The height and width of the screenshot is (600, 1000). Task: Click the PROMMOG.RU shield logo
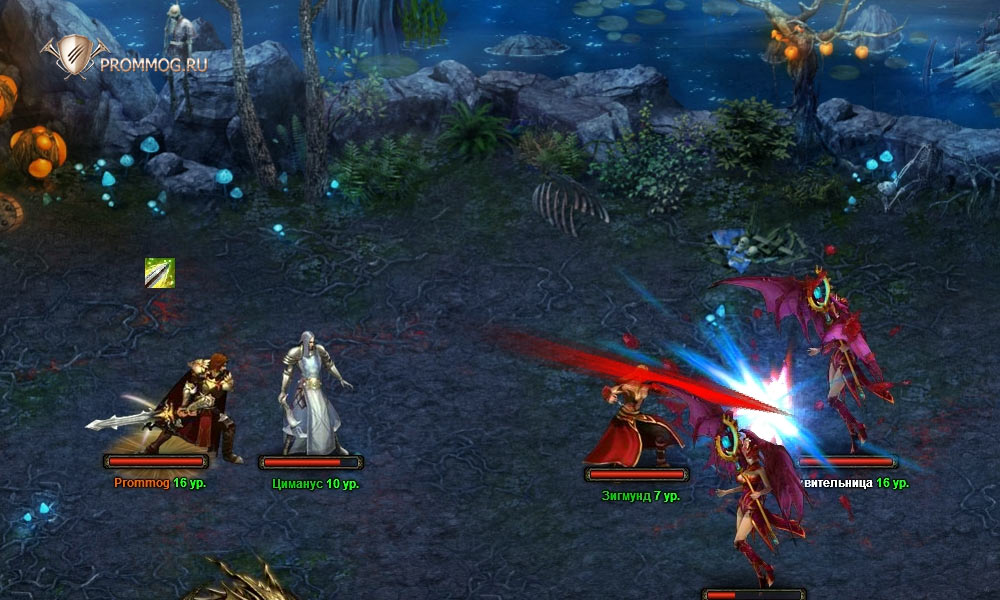(68, 59)
